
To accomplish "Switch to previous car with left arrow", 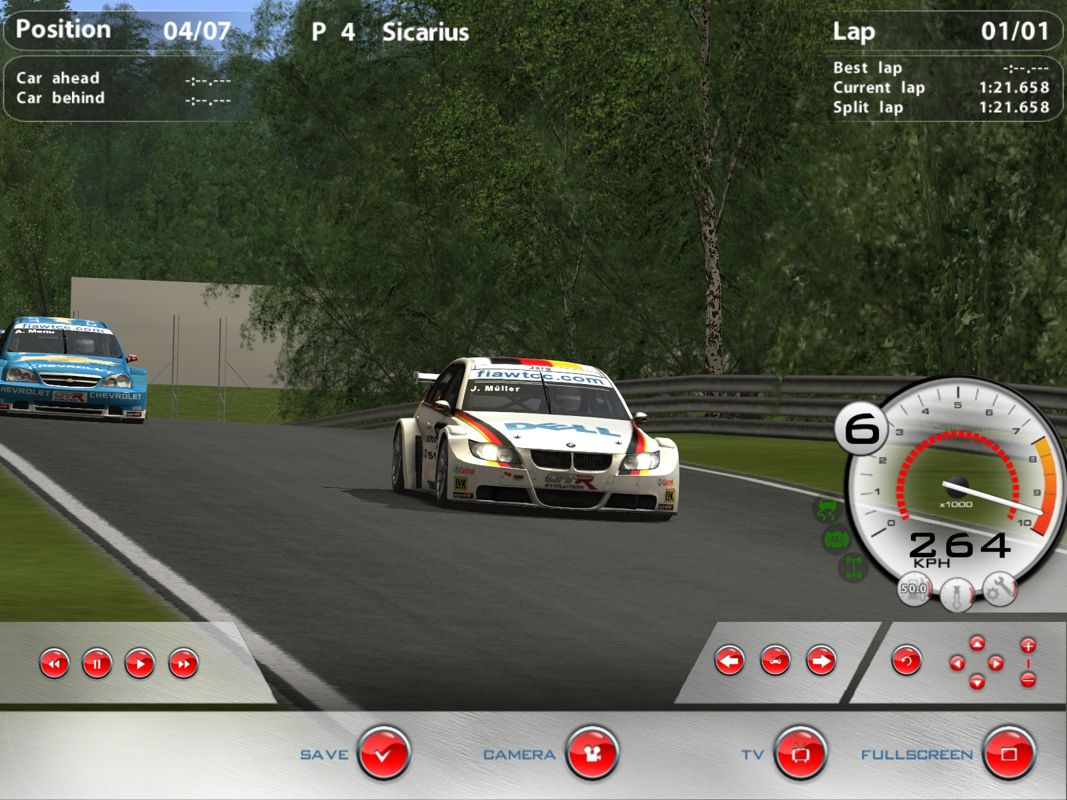I will [730, 660].
